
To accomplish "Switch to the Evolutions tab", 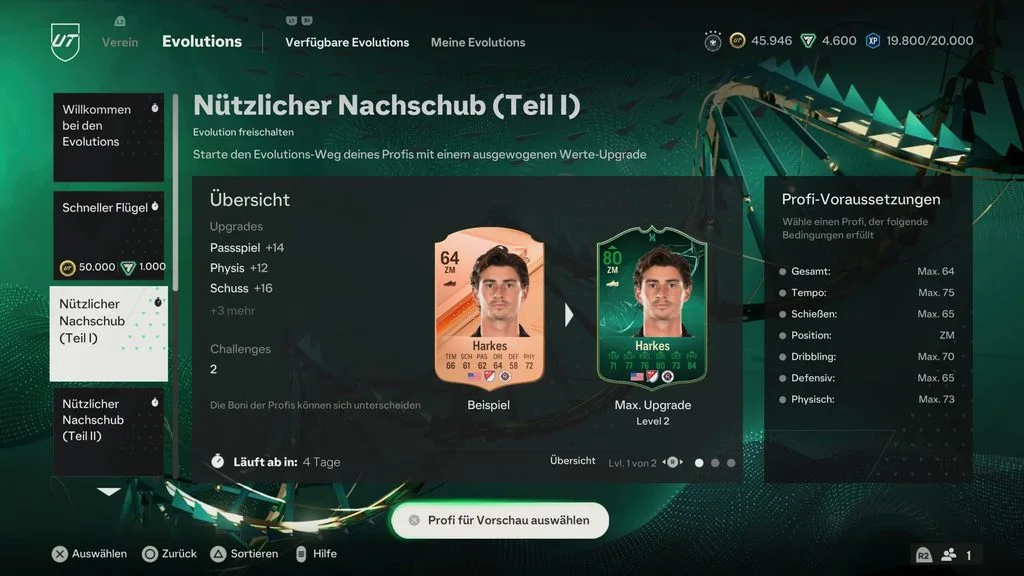I will coord(202,42).
